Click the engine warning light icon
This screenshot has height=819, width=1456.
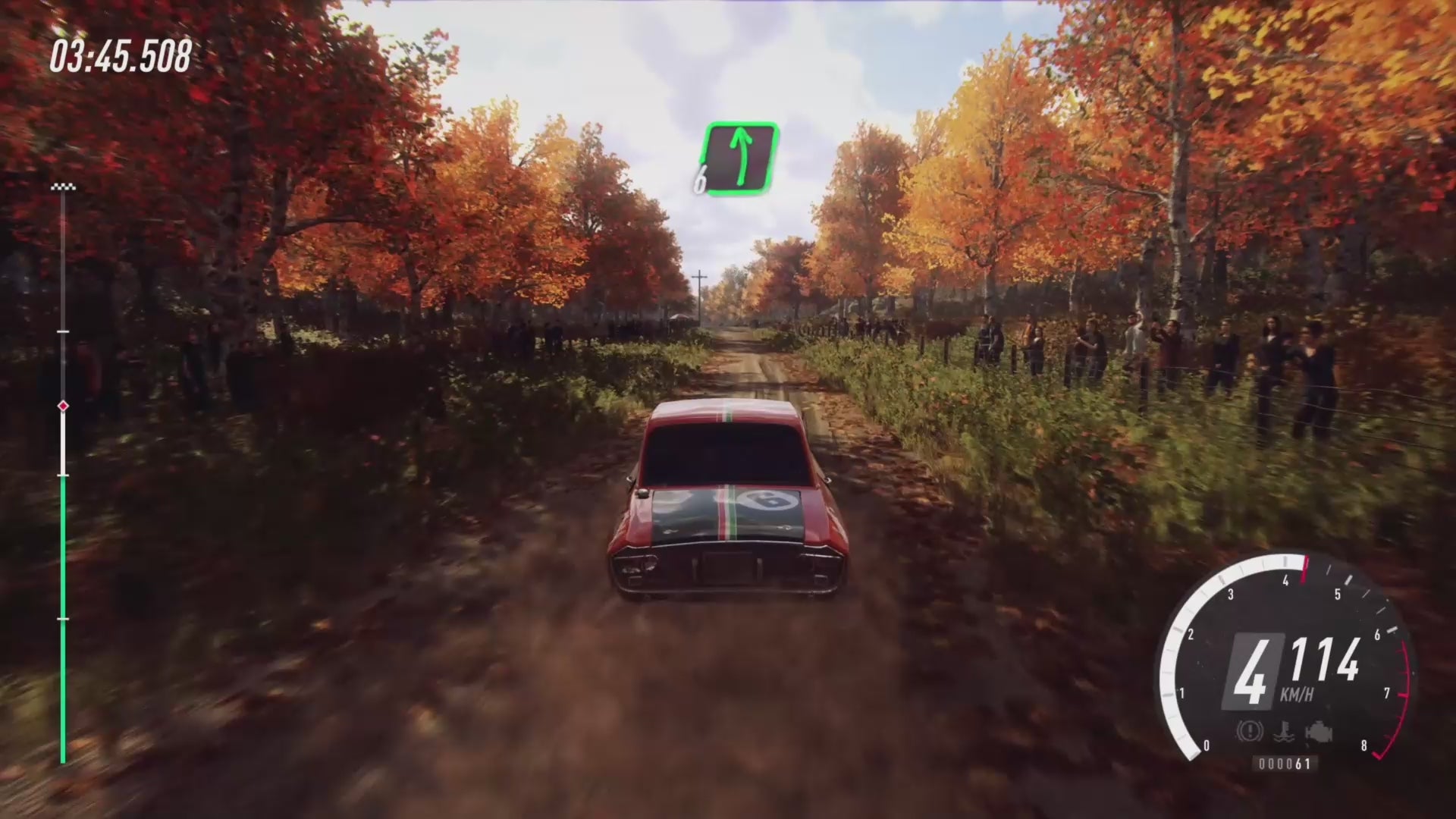point(1319,733)
